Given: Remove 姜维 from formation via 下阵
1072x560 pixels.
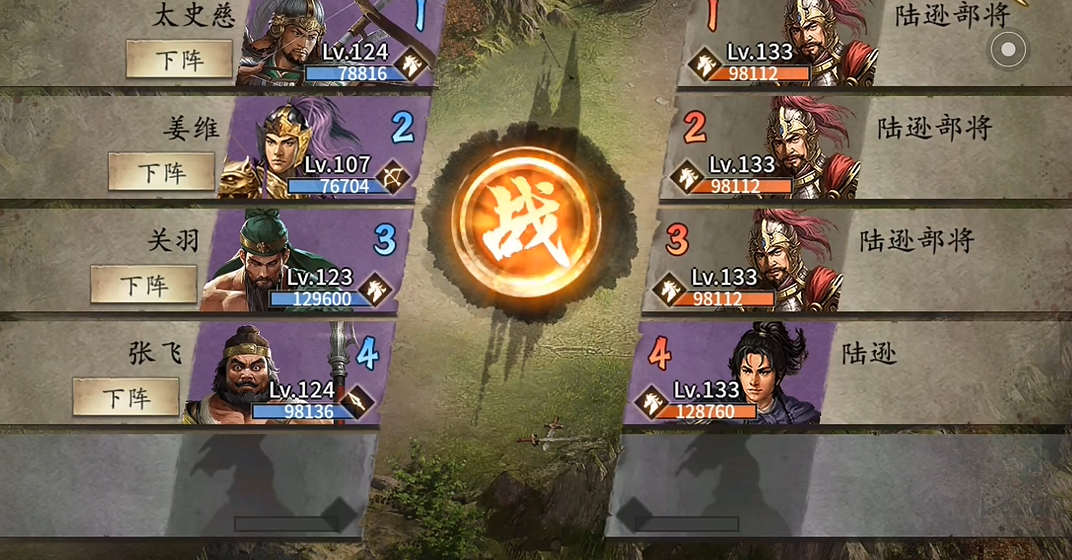Looking at the screenshot, I should (x=161, y=172).
